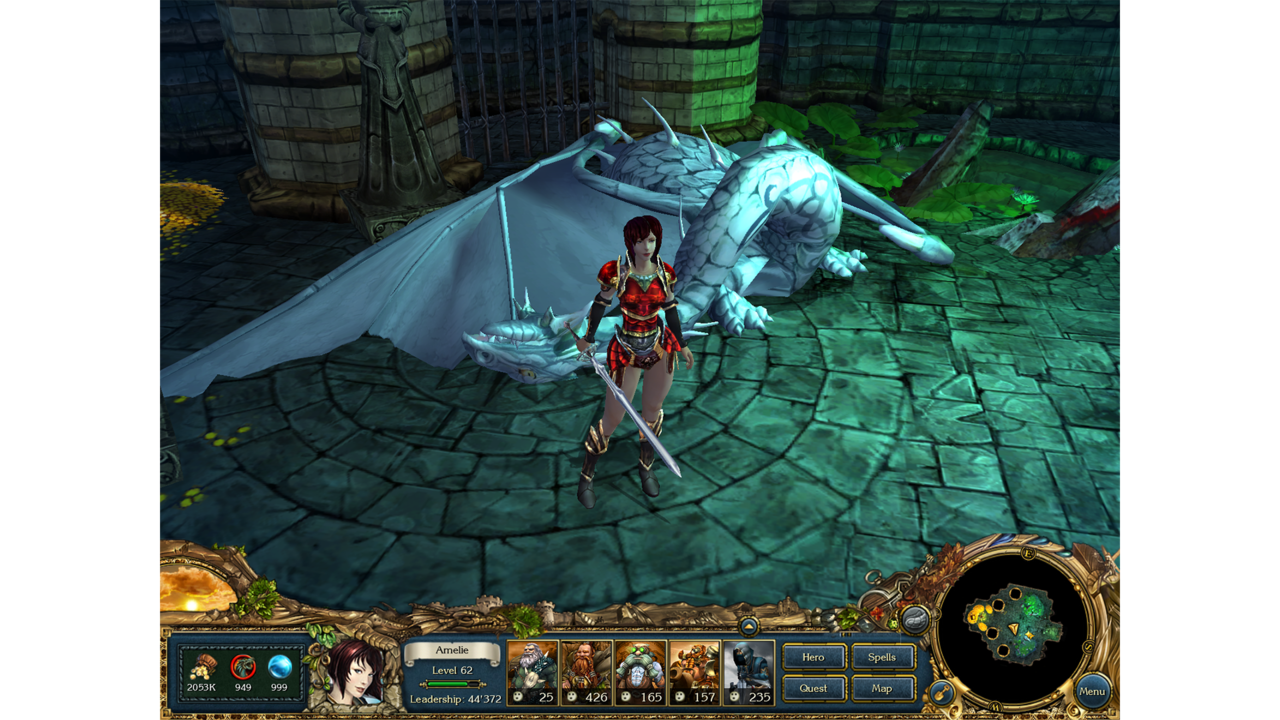Expand the troop panel with the upward arrow
Viewport: 1280px width, 720px height.
point(750,628)
